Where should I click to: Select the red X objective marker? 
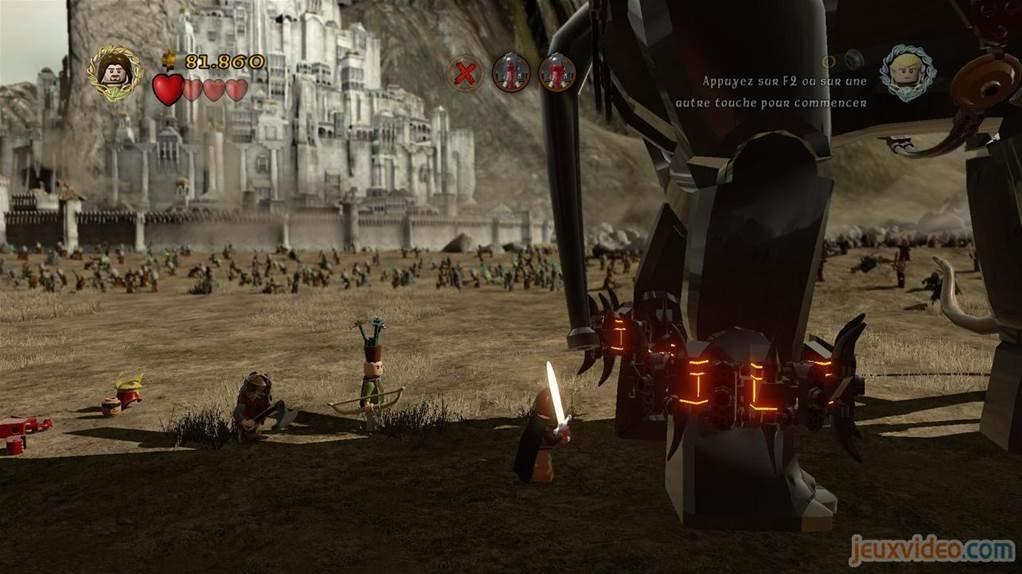(465, 73)
